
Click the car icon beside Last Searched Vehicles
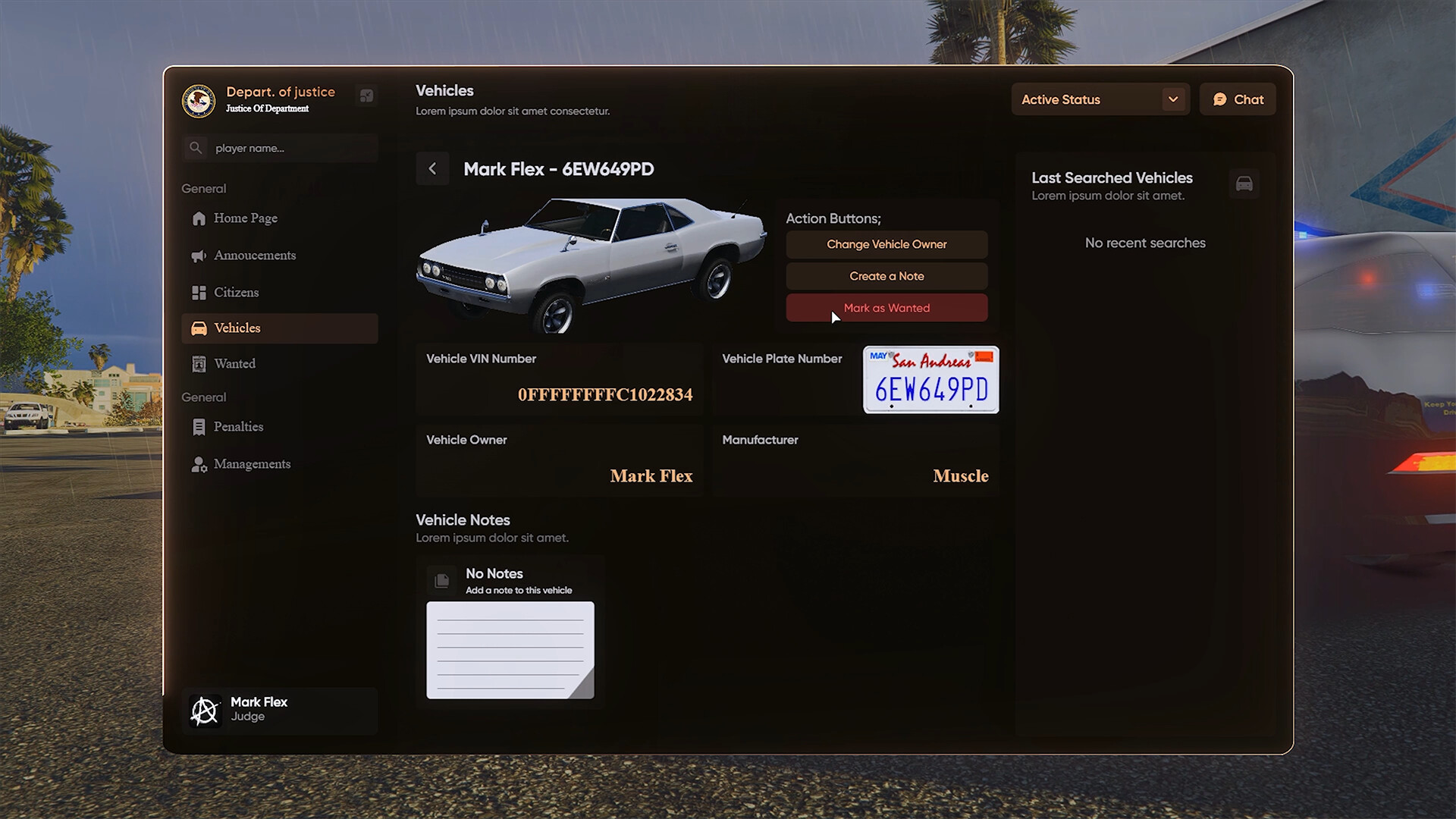click(1244, 184)
